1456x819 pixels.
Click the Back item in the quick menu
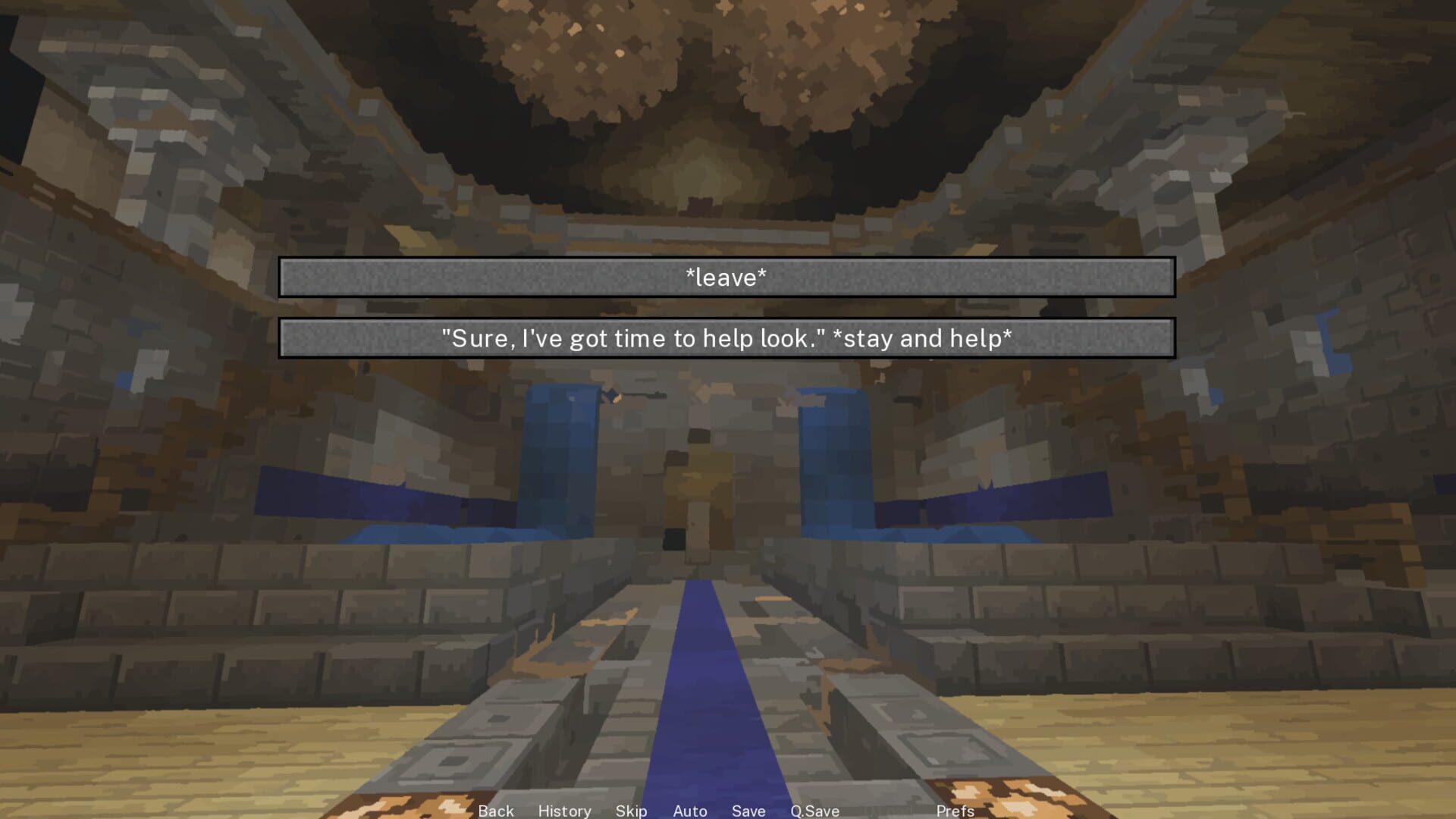coord(496,811)
